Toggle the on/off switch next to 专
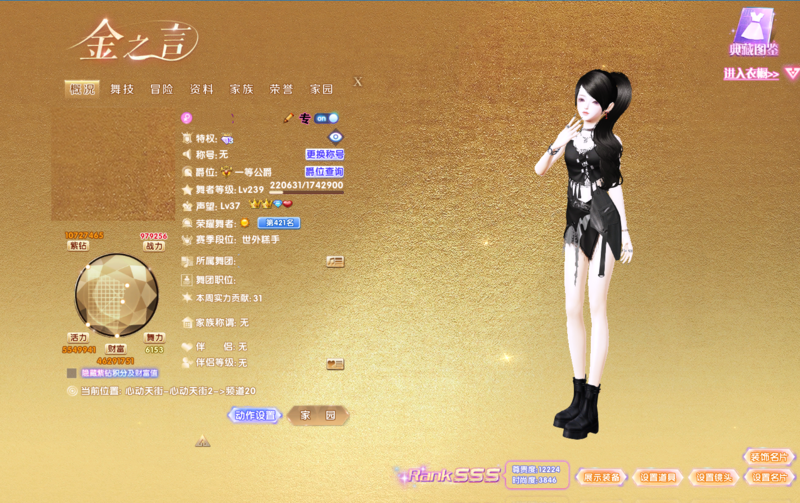Image resolution: width=800 pixels, height=503 pixels. coord(327,118)
